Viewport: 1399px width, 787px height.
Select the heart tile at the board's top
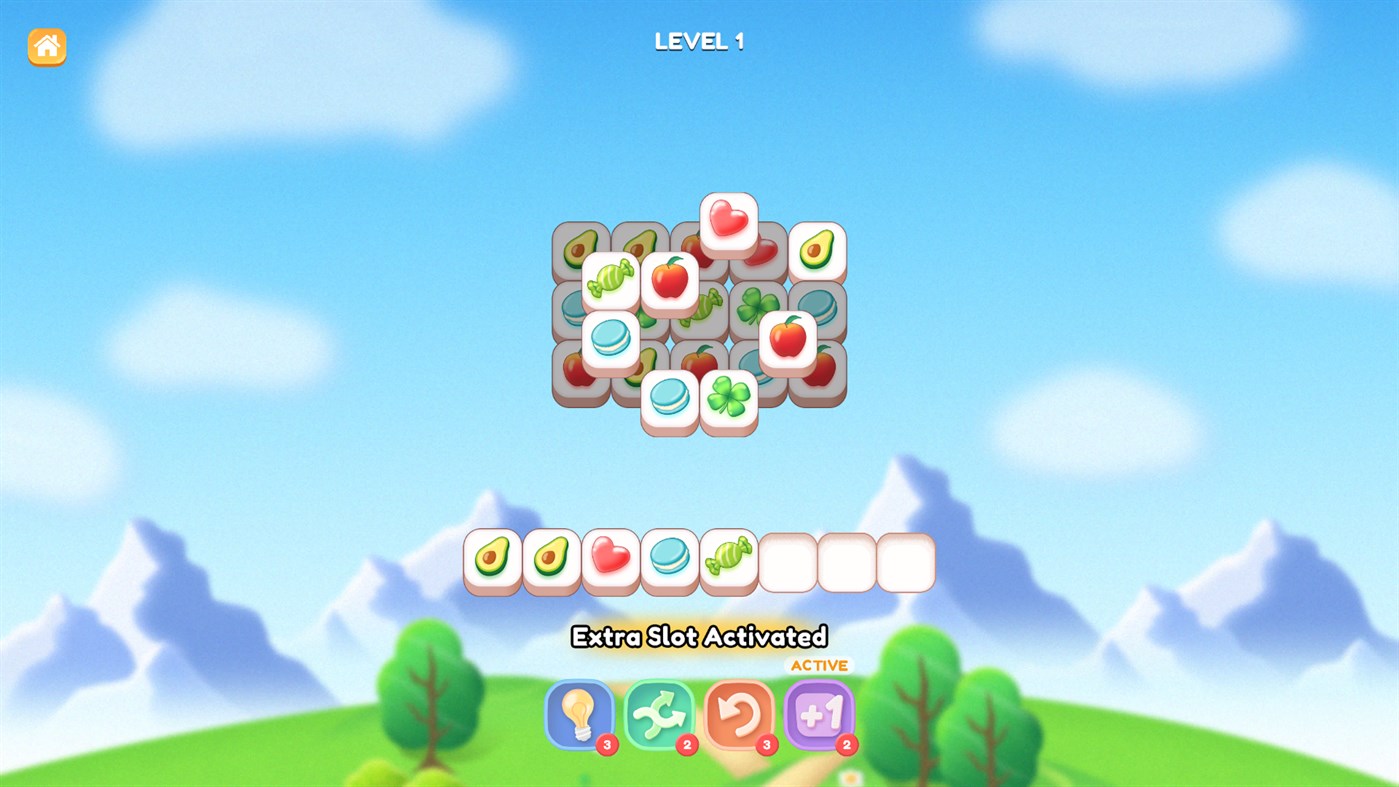727,222
